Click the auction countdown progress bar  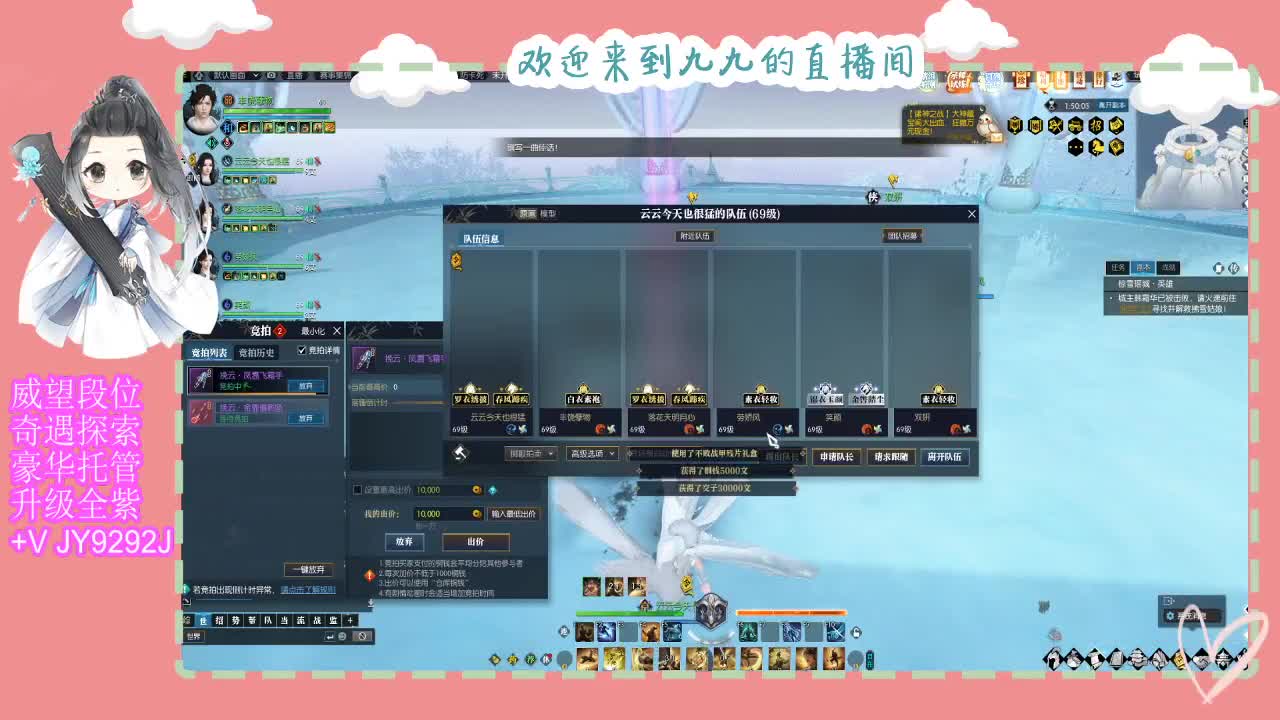pos(420,402)
